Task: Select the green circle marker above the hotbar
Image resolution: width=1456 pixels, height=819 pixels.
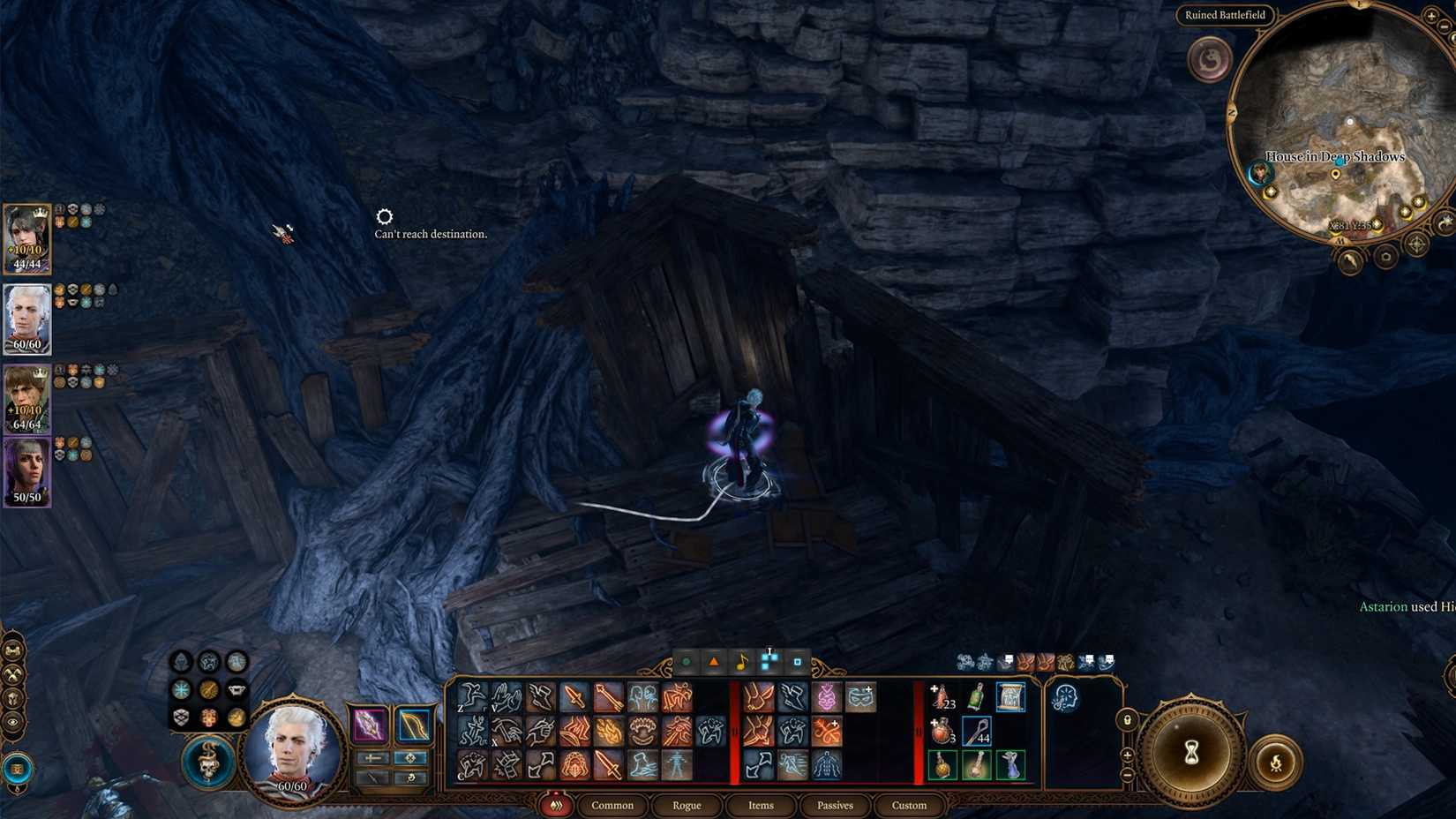Action: tap(685, 659)
